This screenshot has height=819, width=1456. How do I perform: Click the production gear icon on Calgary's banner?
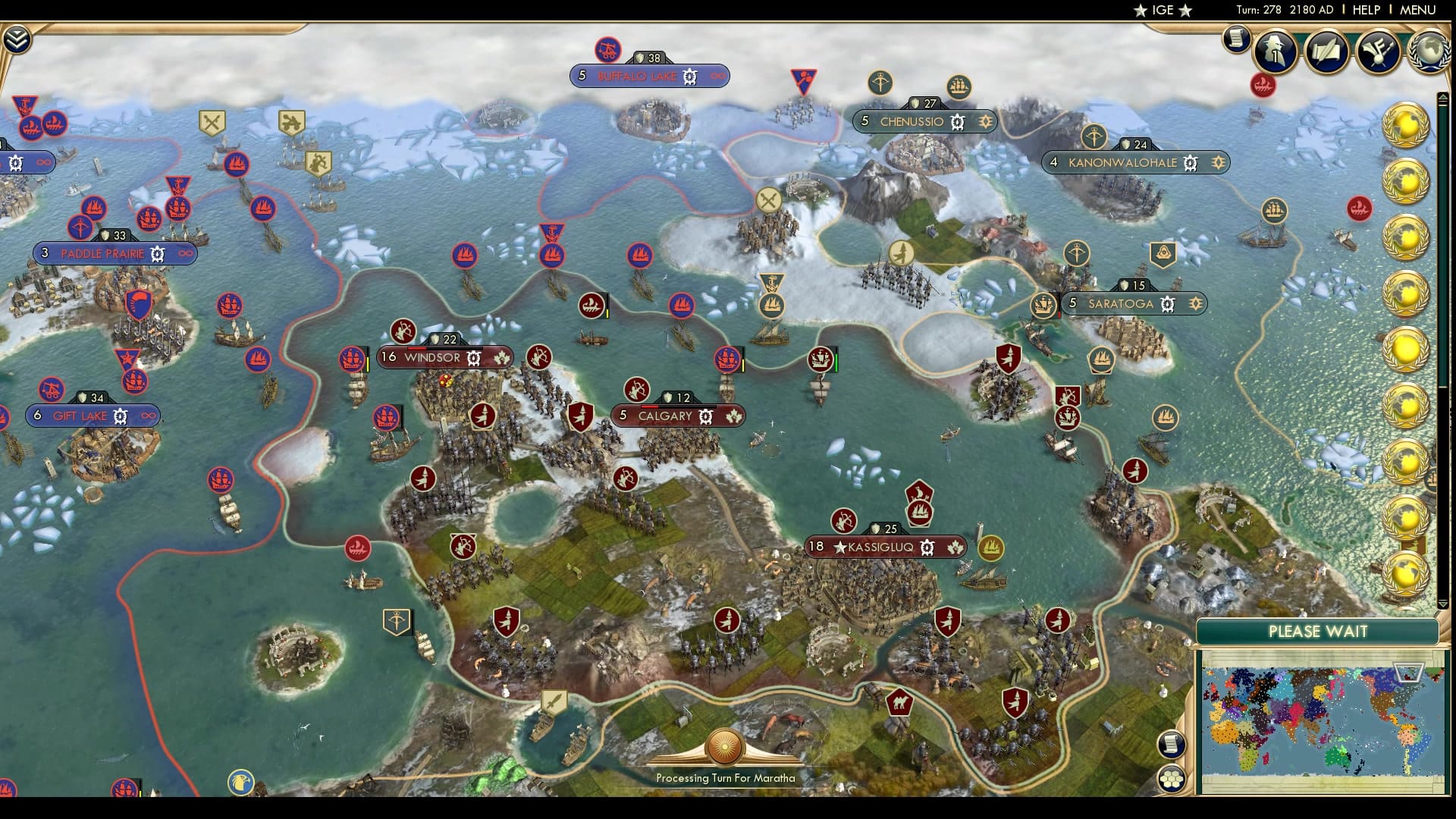pos(705,416)
